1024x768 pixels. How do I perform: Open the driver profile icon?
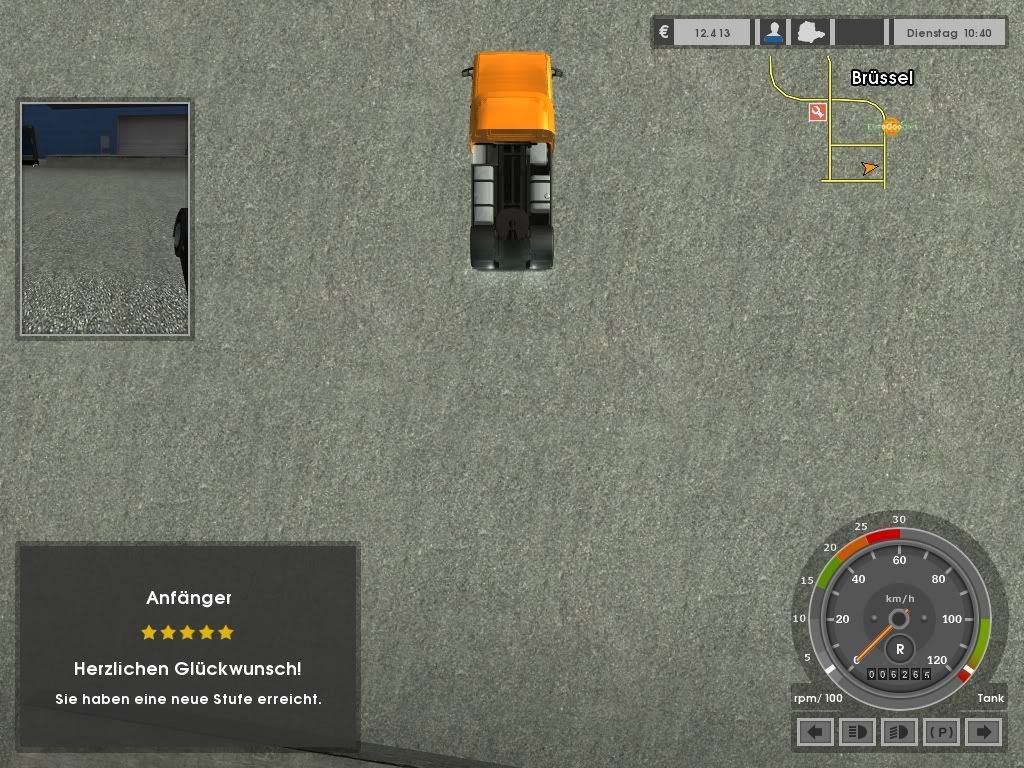(x=772, y=32)
